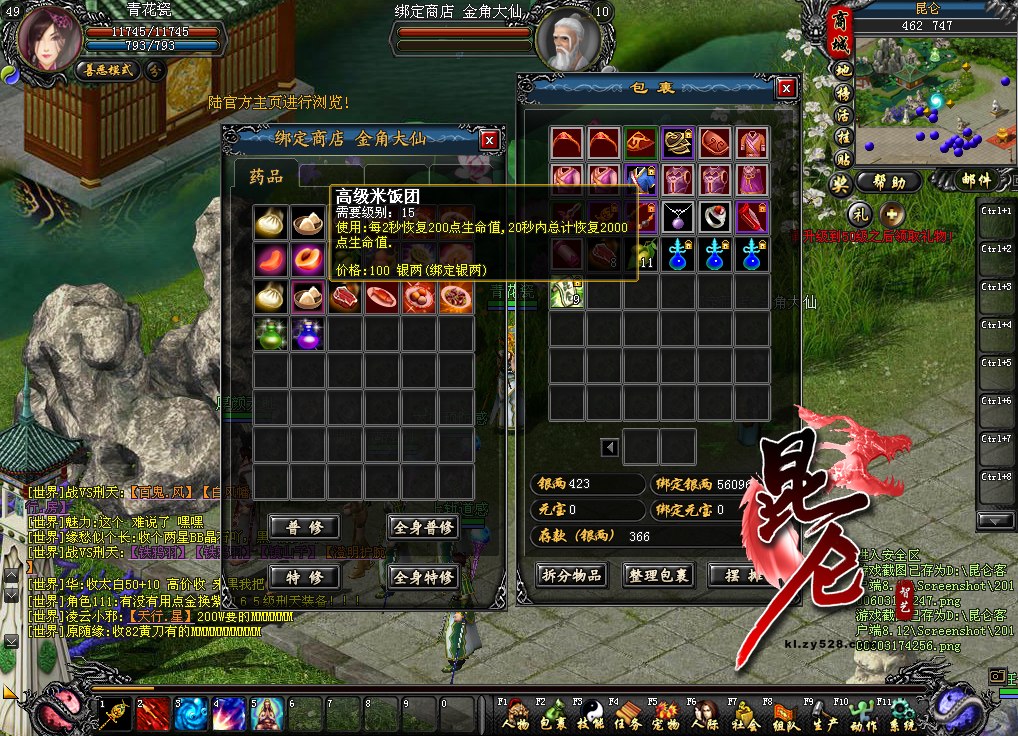Close the 绑定商店 shop window
The width and height of the screenshot is (1018, 736).
pos(488,140)
